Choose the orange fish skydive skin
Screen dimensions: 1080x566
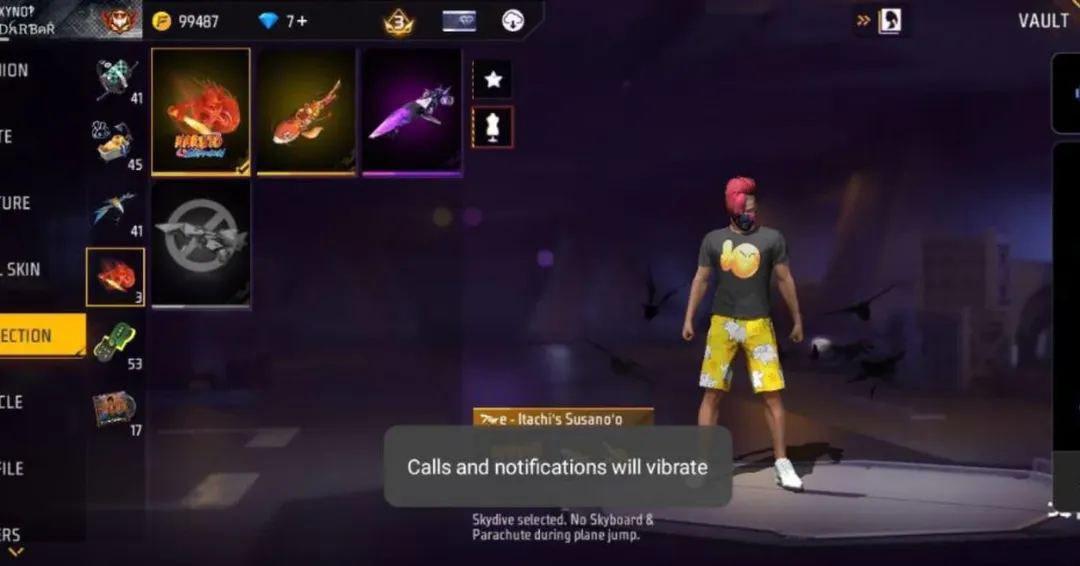(x=306, y=112)
